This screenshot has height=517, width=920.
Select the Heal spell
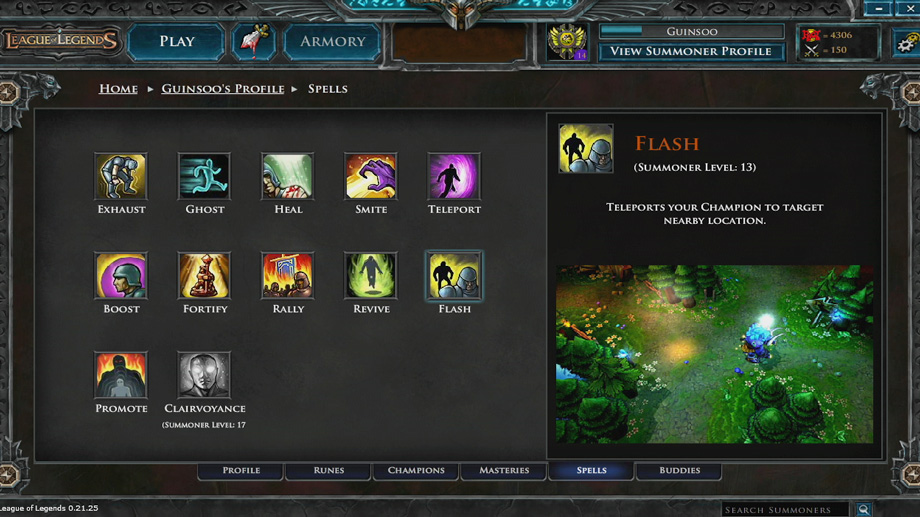coord(288,177)
